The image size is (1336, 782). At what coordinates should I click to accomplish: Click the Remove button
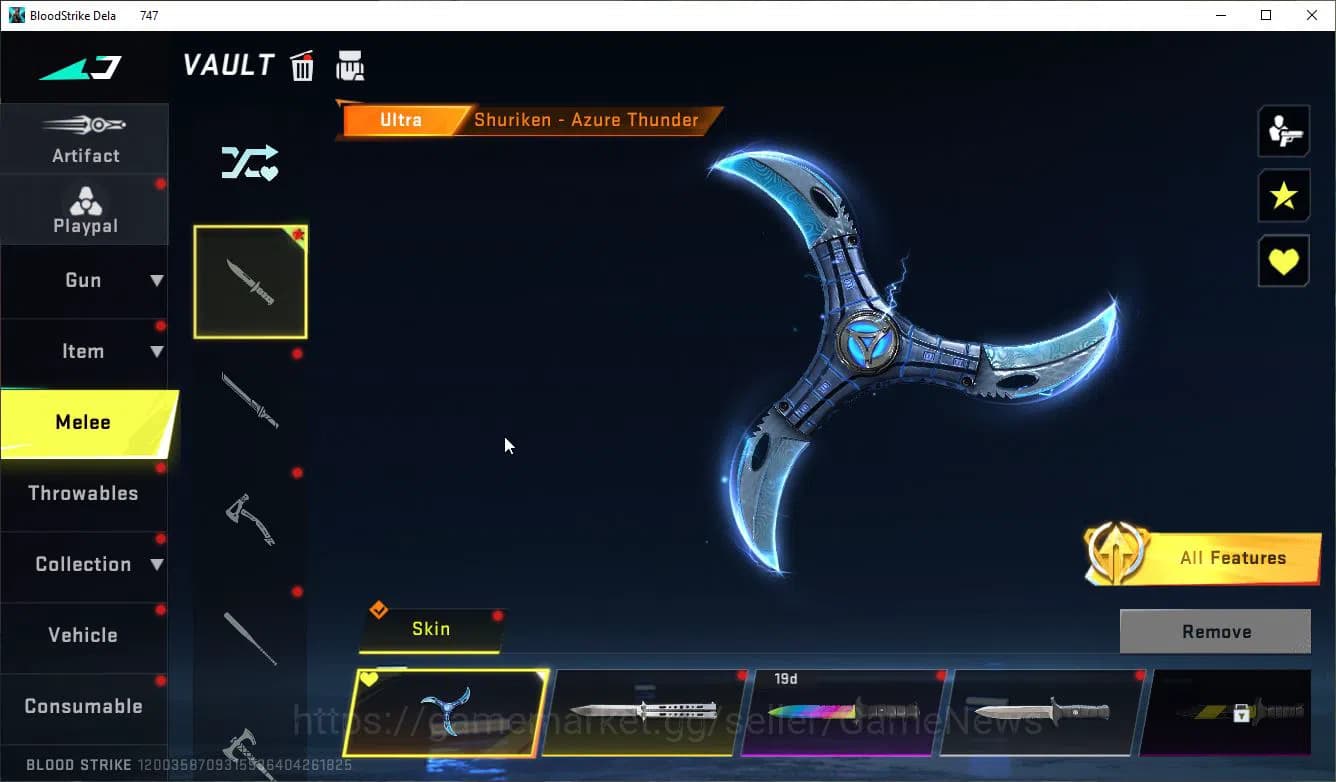point(1215,631)
